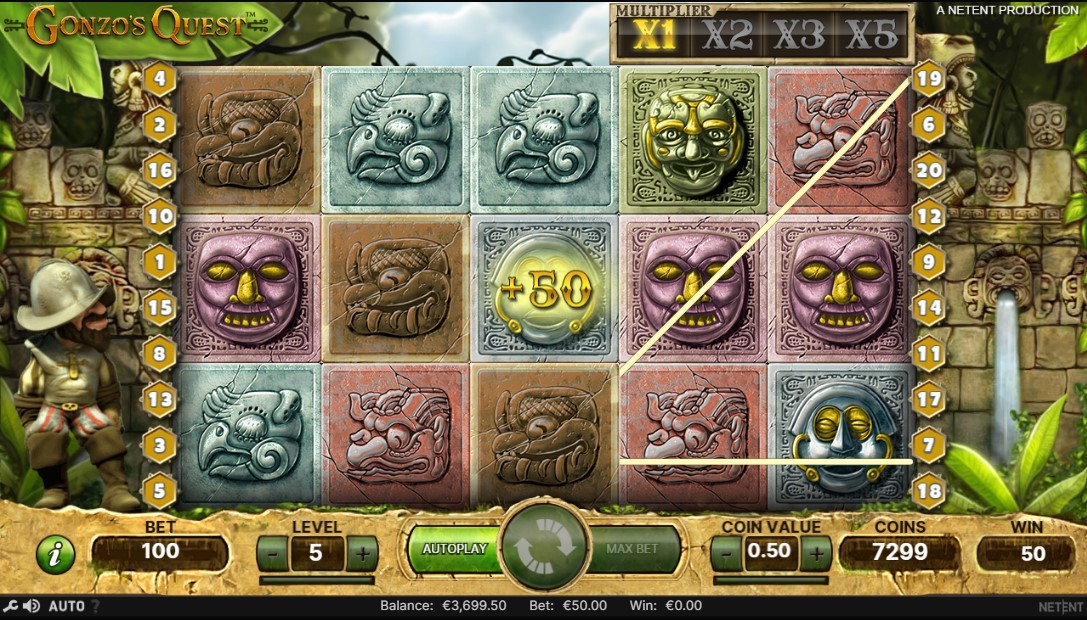Click the AUTO option in the bottom bar

[66, 606]
